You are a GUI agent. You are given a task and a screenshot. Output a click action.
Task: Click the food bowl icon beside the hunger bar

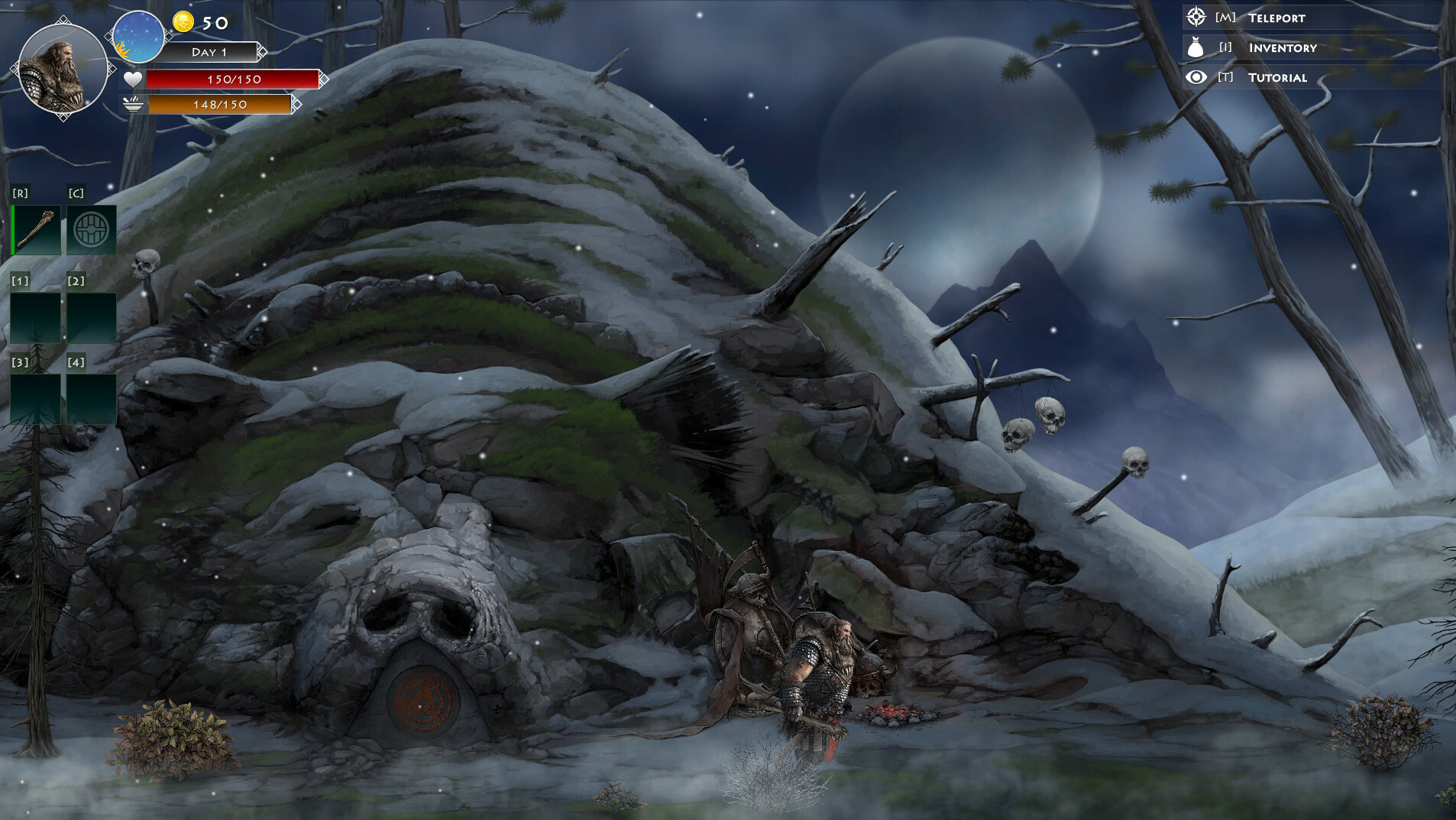coord(131,105)
